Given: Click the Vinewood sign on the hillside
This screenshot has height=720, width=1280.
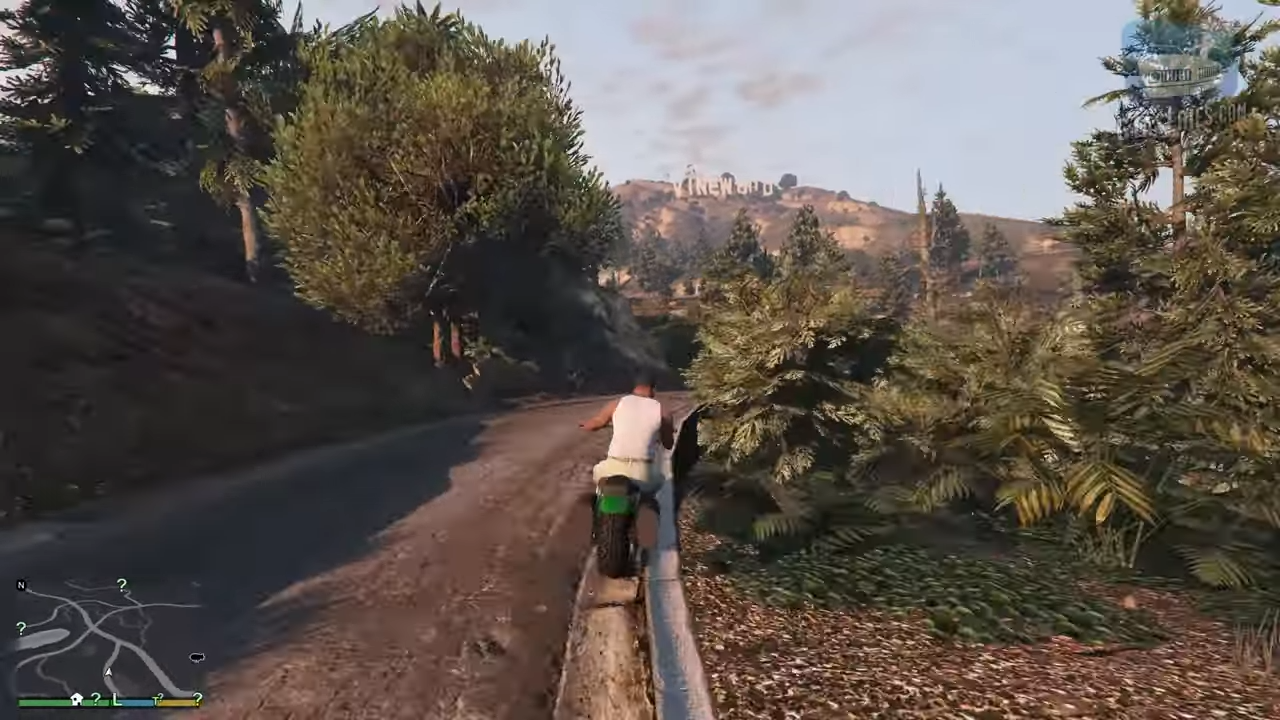Looking at the screenshot, I should pos(725,185).
